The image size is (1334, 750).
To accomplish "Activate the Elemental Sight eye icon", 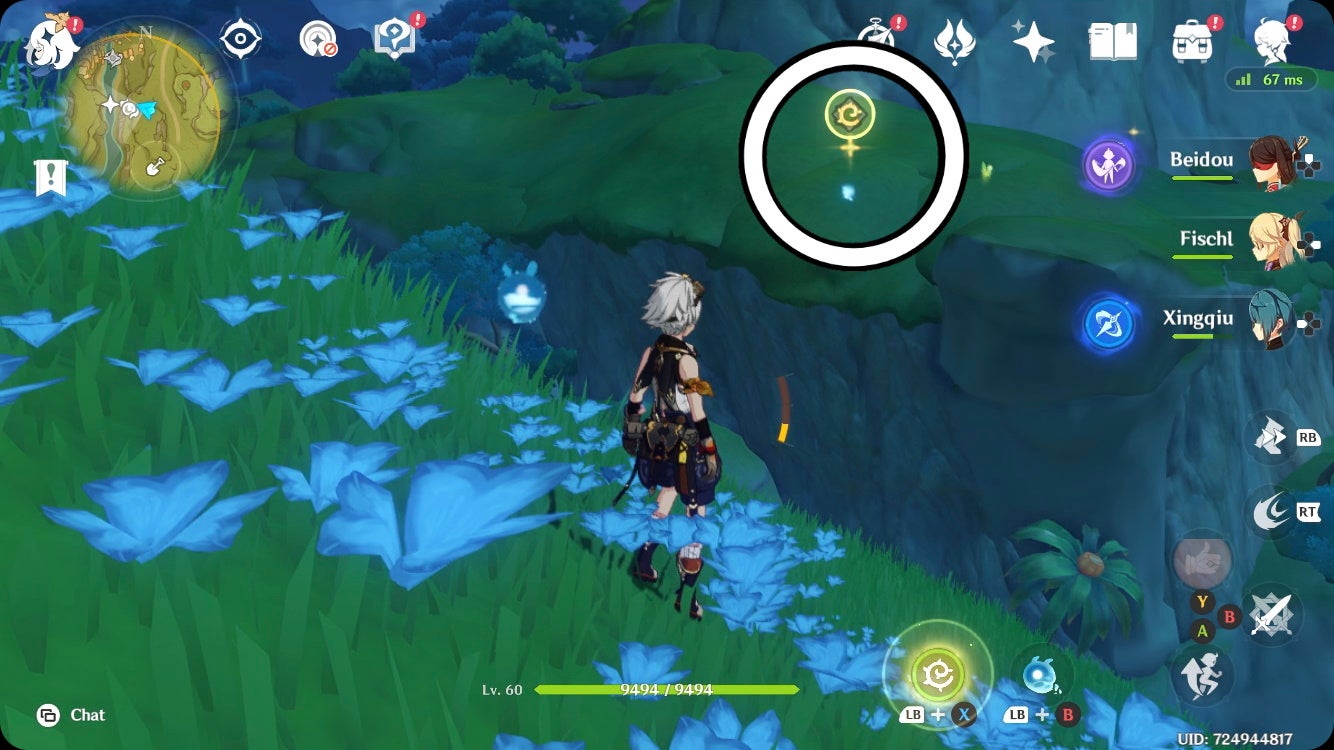I will coord(240,36).
